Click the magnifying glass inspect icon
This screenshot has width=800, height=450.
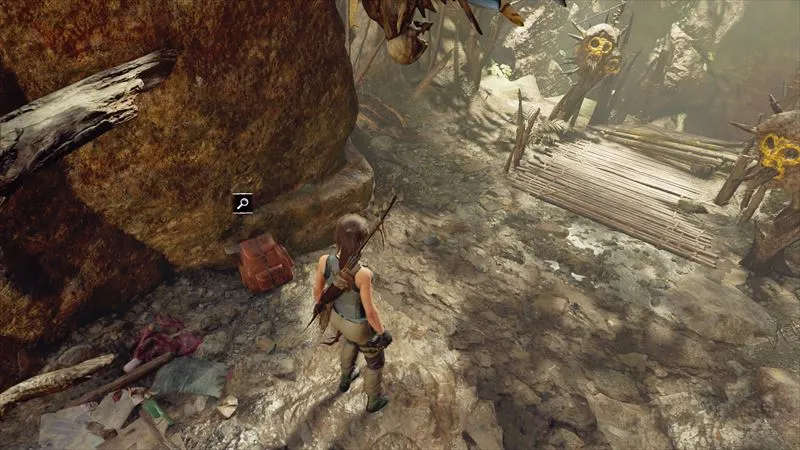pyautogui.click(x=242, y=203)
